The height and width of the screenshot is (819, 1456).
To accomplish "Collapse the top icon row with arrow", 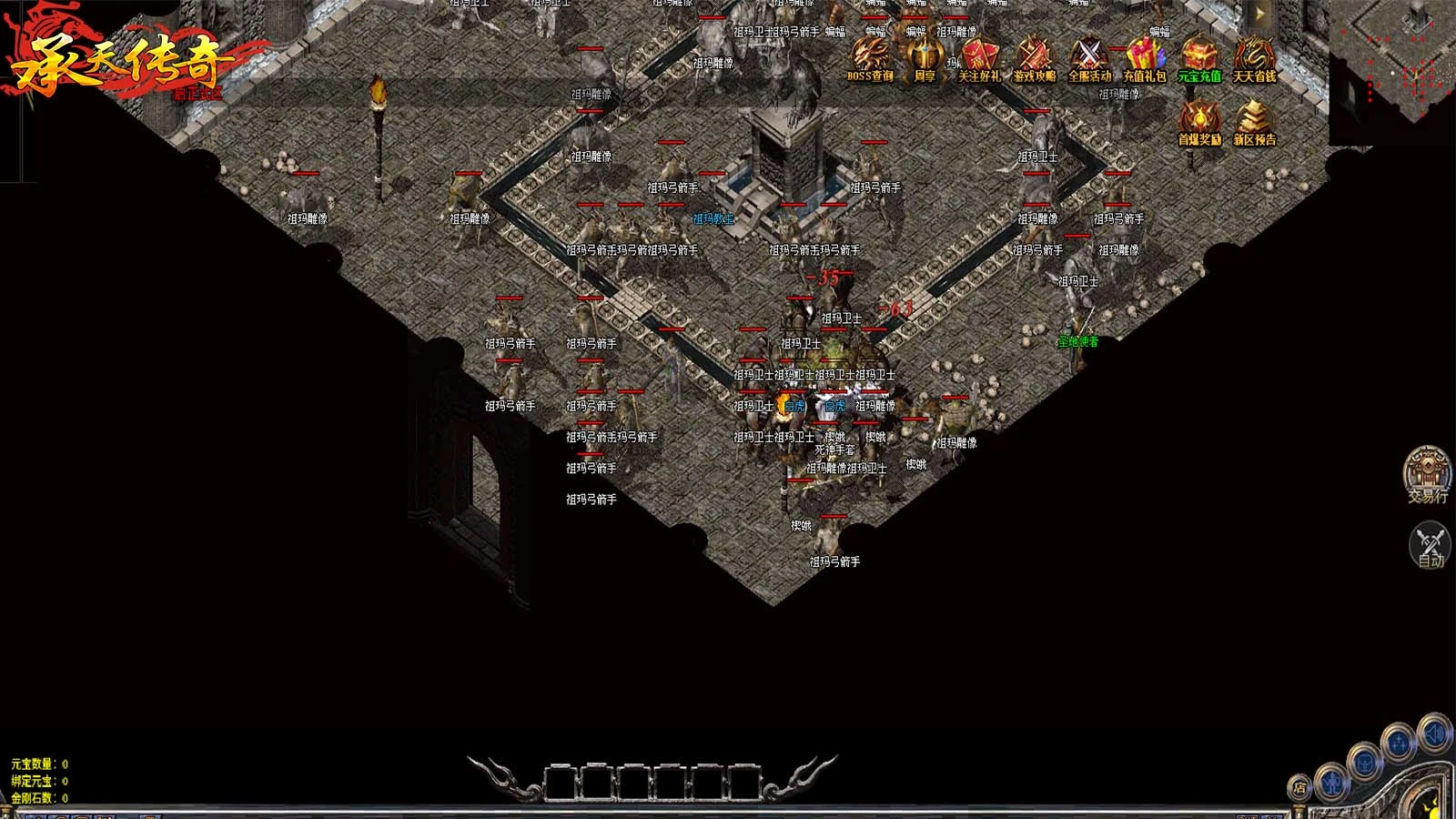I will (1260, 15).
